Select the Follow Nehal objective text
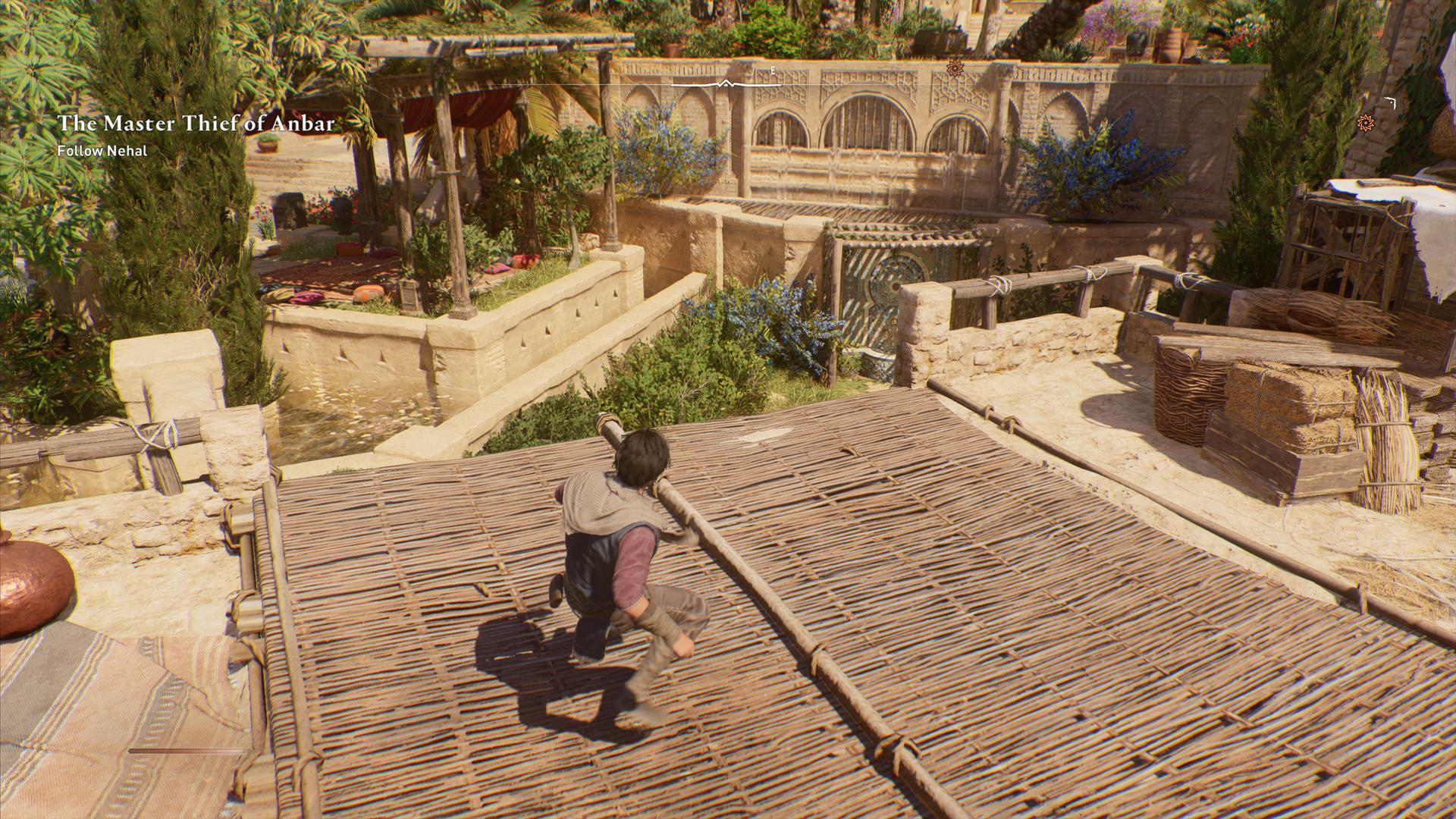The width and height of the screenshot is (1456, 819). click(102, 151)
